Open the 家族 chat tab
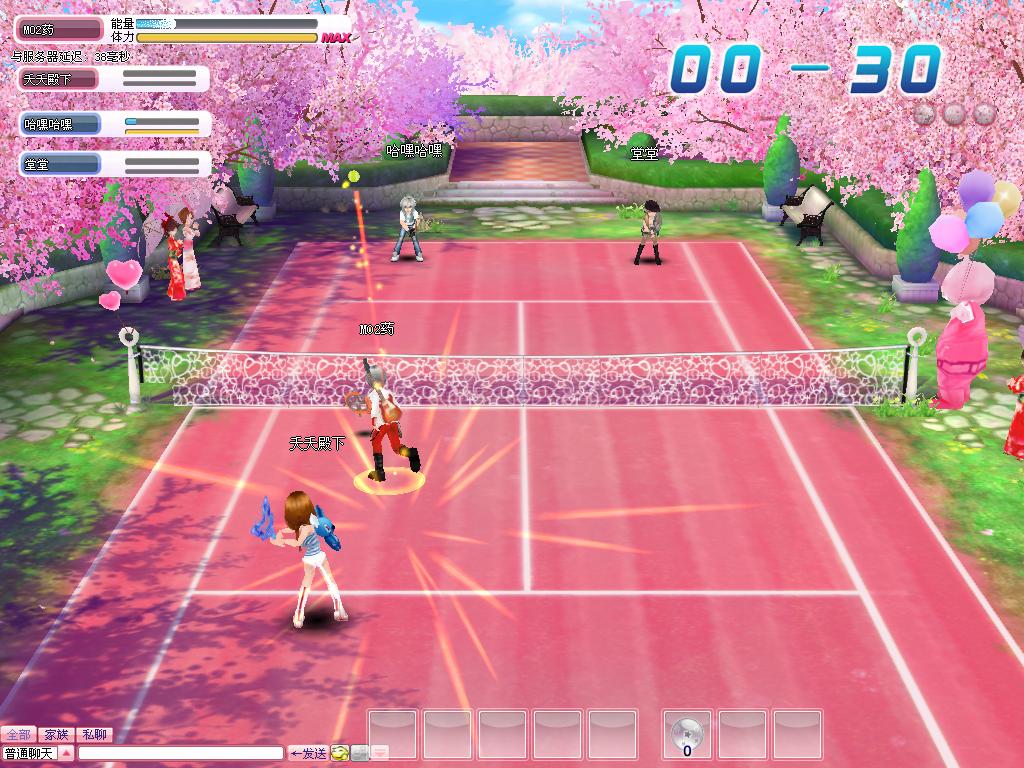This screenshot has height=768, width=1024. point(57,735)
